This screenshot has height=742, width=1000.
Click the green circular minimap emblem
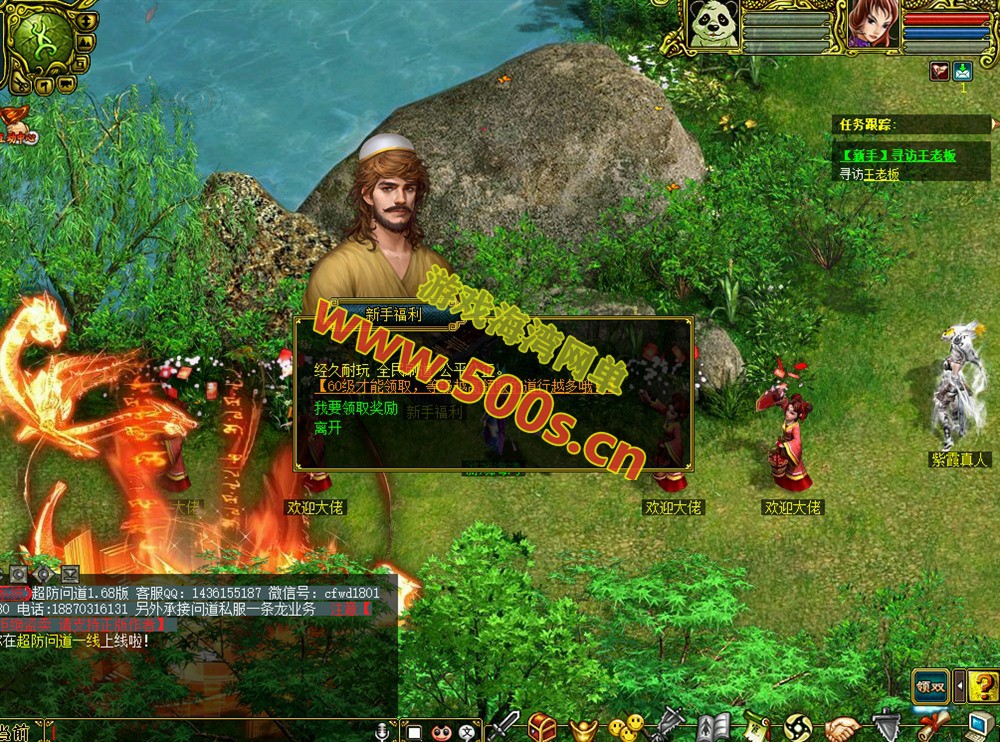click(41, 38)
